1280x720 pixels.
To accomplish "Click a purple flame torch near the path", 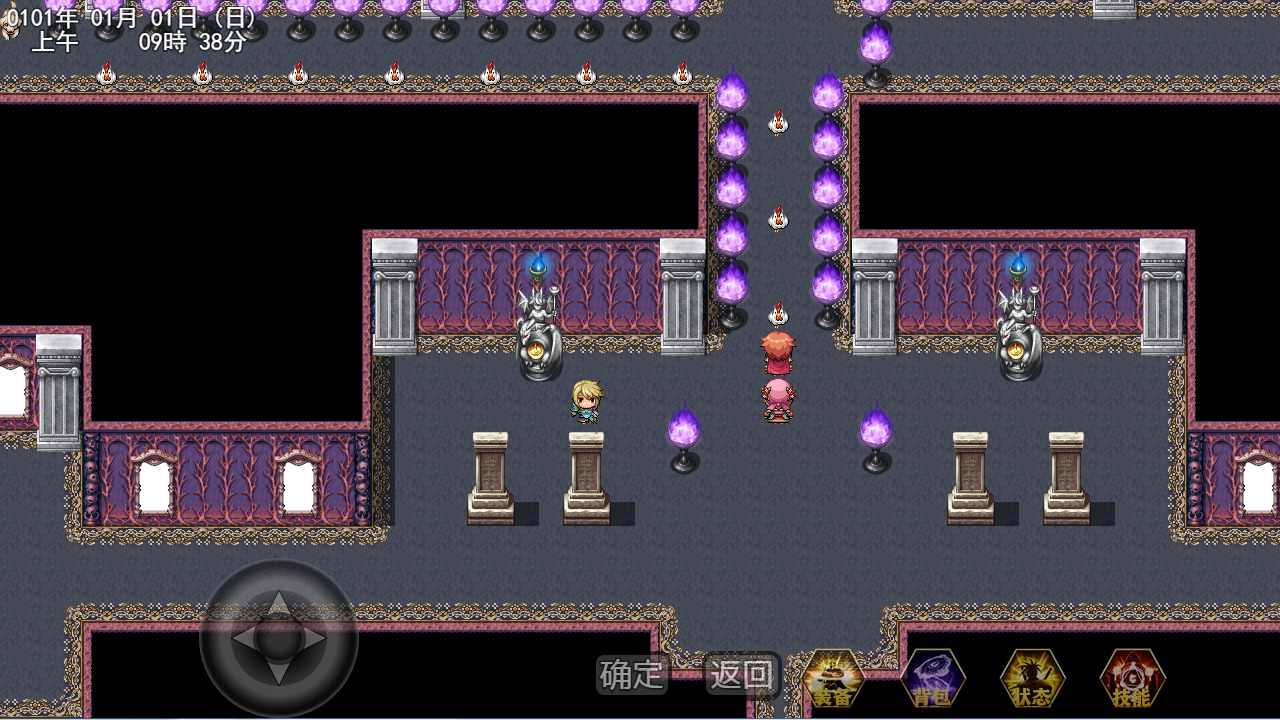I will click(686, 425).
